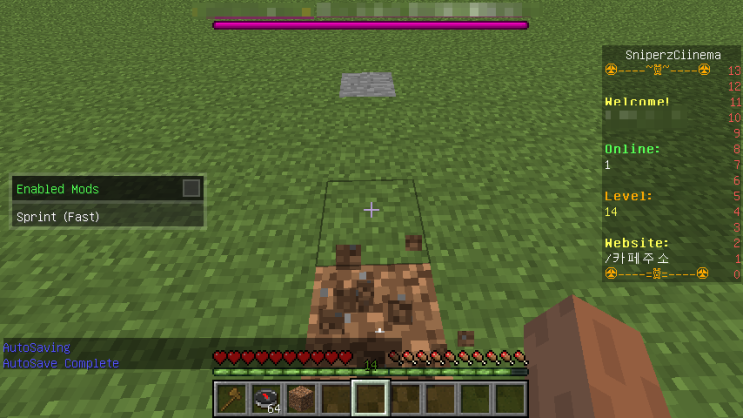
Task: Select the wooden shovel hotbar slot
Action: 231,398
